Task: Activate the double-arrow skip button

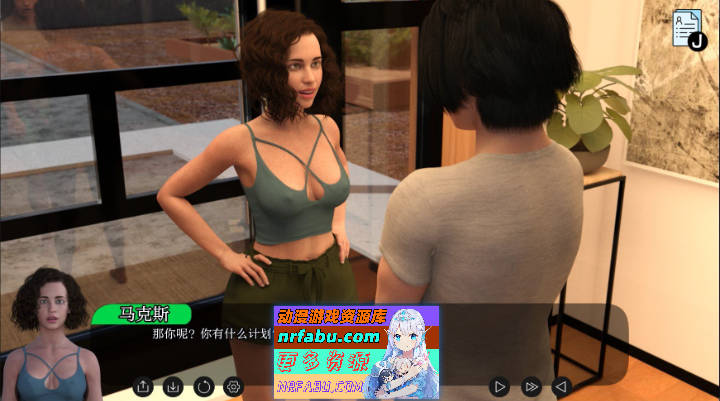Action: click(x=531, y=385)
